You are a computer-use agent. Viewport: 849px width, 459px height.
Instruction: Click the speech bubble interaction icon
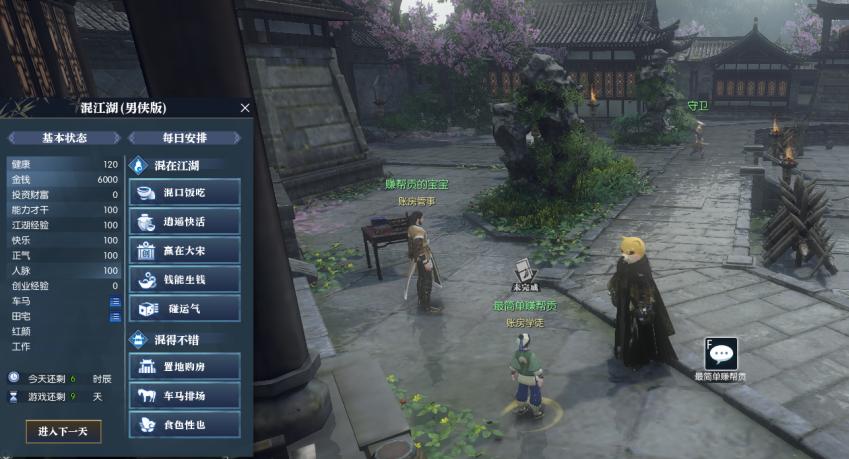click(721, 354)
